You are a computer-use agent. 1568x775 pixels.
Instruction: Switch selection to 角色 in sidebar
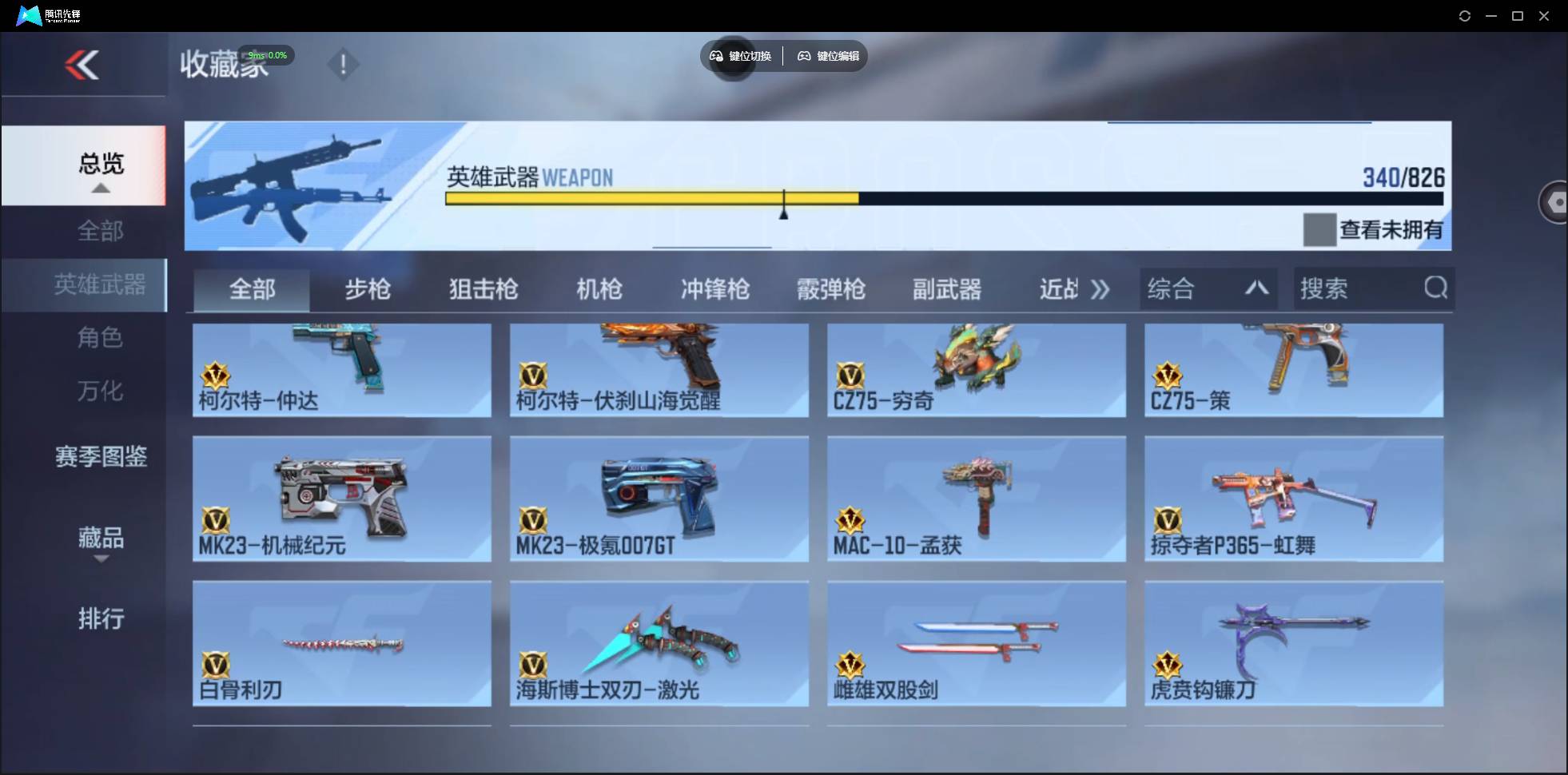100,338
